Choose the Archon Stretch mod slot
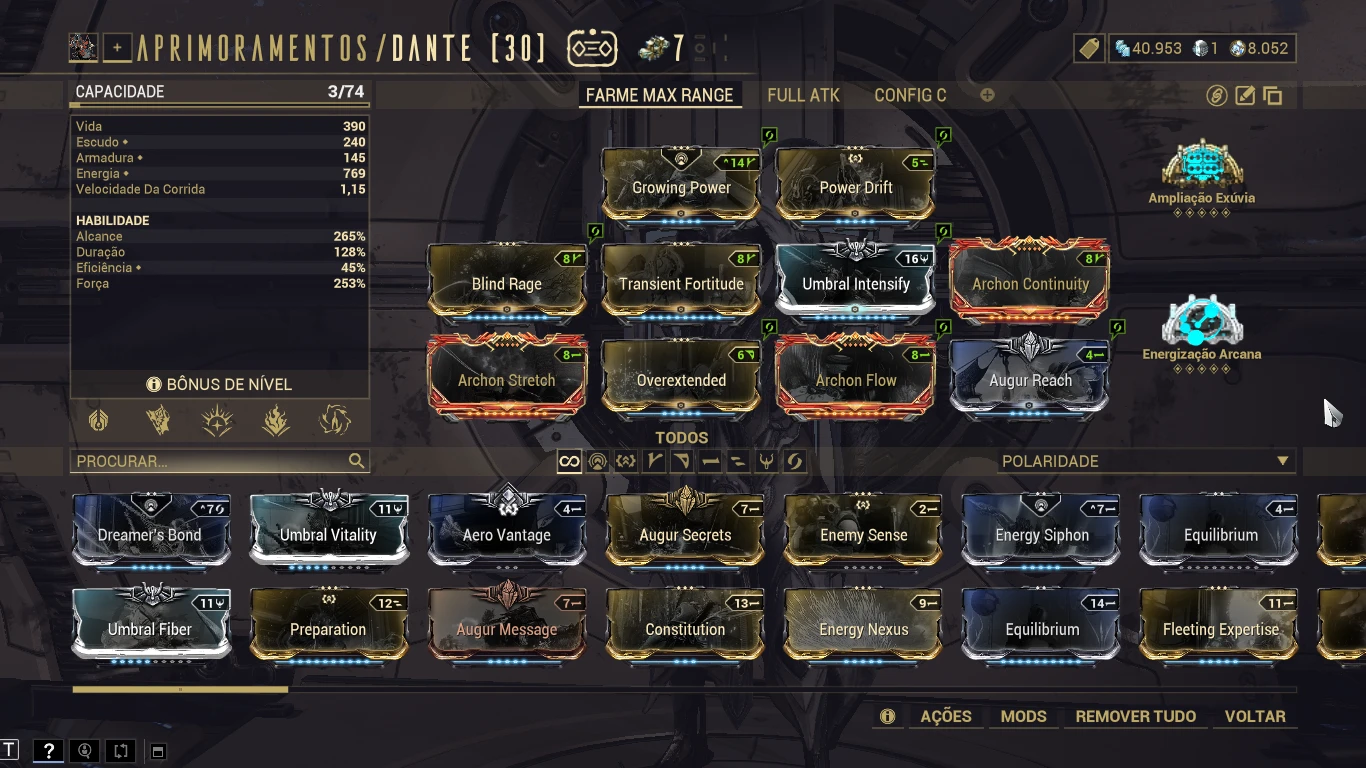Screen dimensions: 1366x768 [506, 379]
